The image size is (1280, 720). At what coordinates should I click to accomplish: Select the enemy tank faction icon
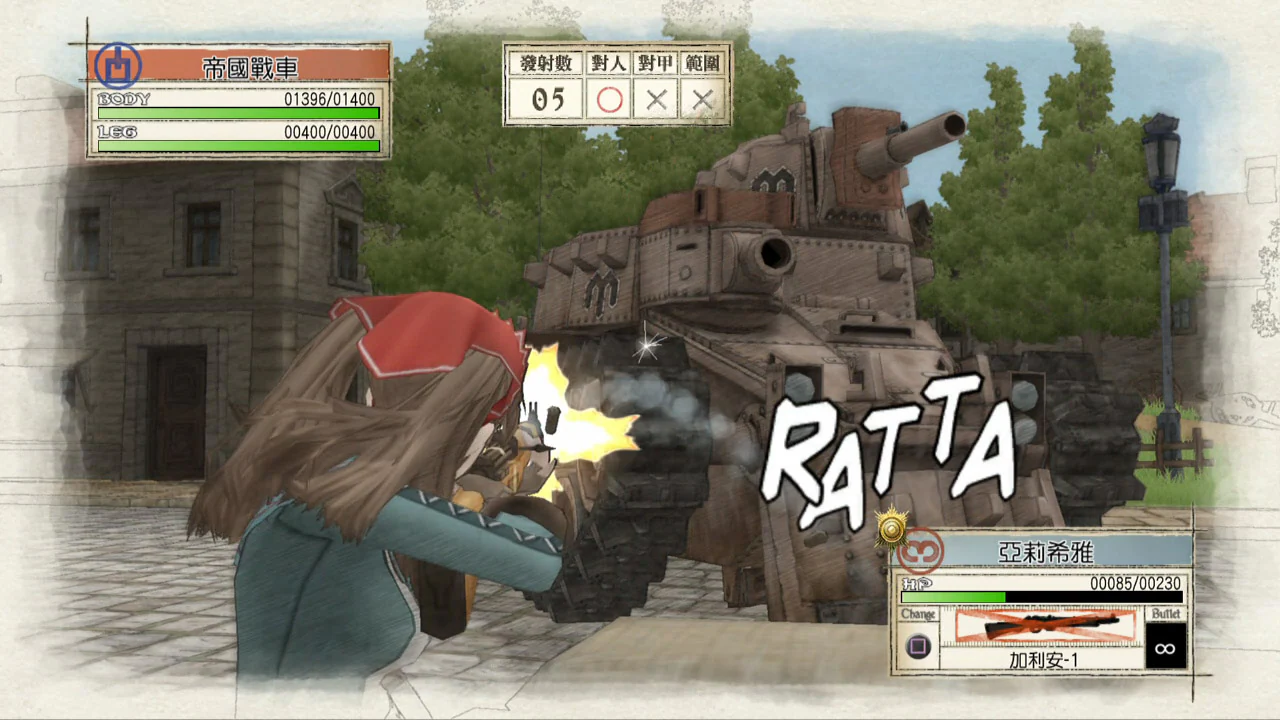[x=117, y=64]
